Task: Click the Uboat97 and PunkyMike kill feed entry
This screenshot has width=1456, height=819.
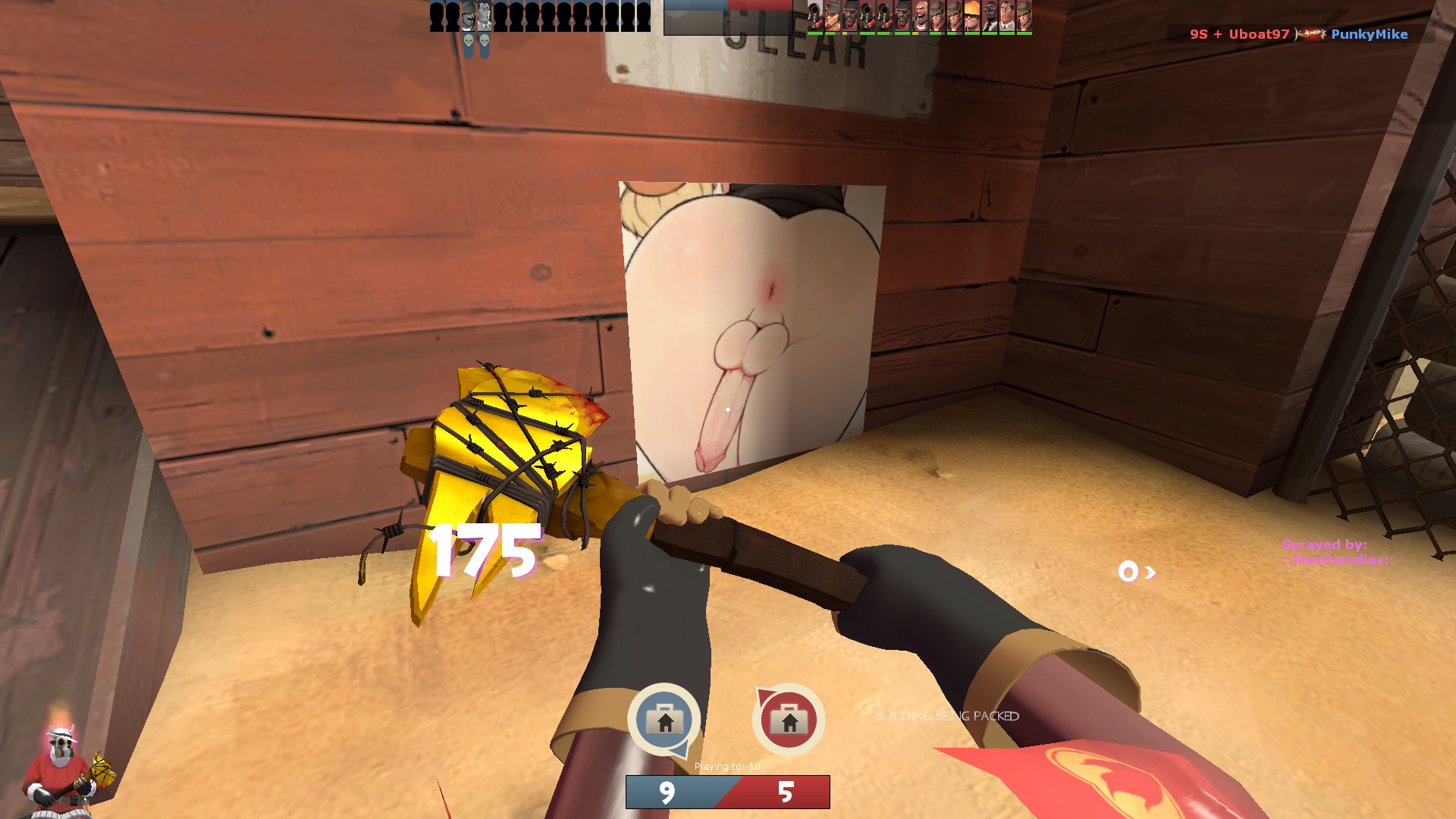Action: [x=1298, y=34]
